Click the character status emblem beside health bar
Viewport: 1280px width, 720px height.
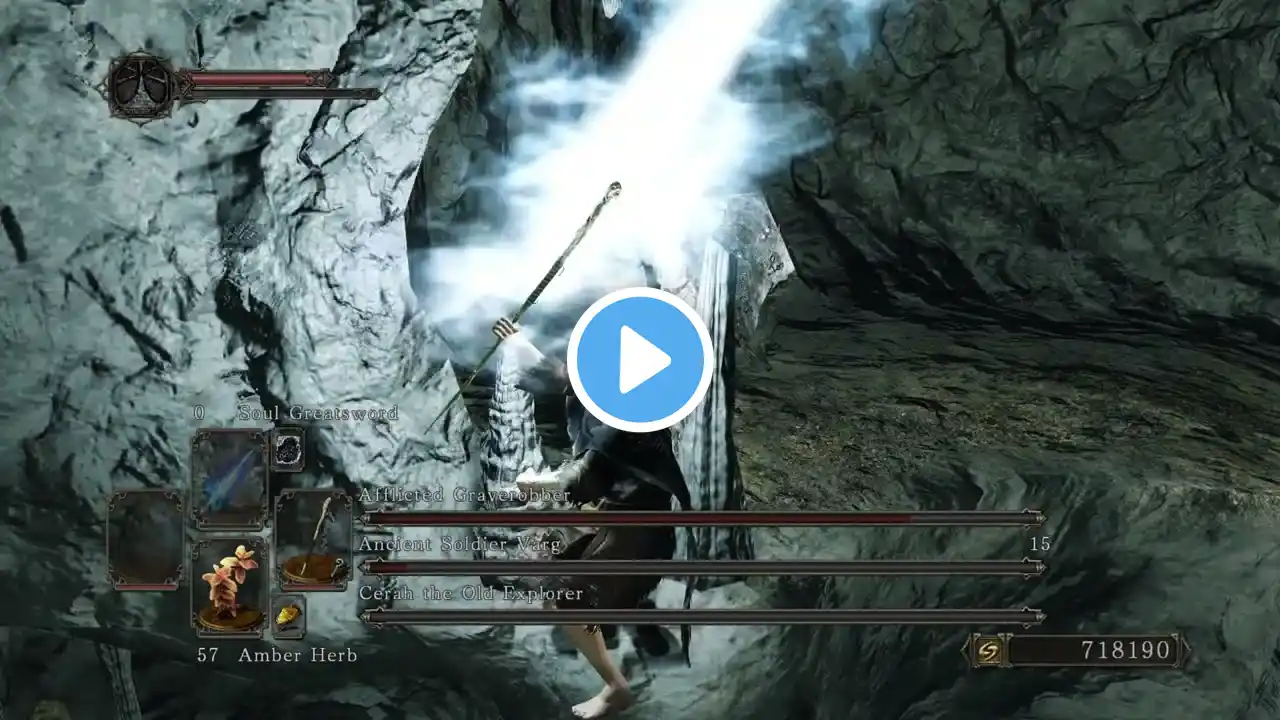(x=141, y=87)
